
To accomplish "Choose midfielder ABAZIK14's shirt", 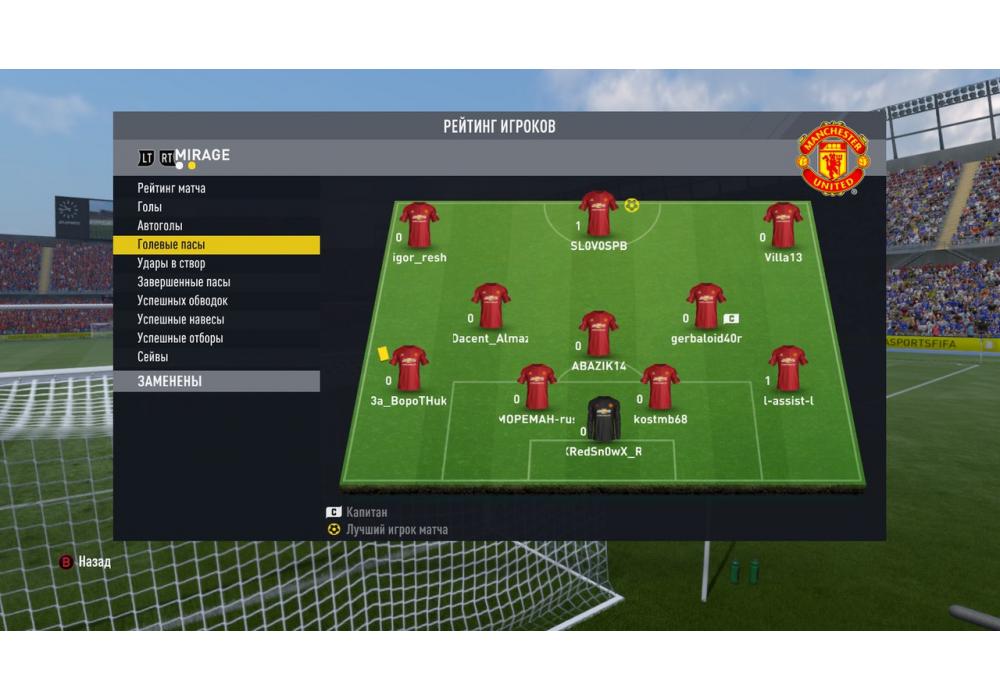I will [x=598, y=333].
